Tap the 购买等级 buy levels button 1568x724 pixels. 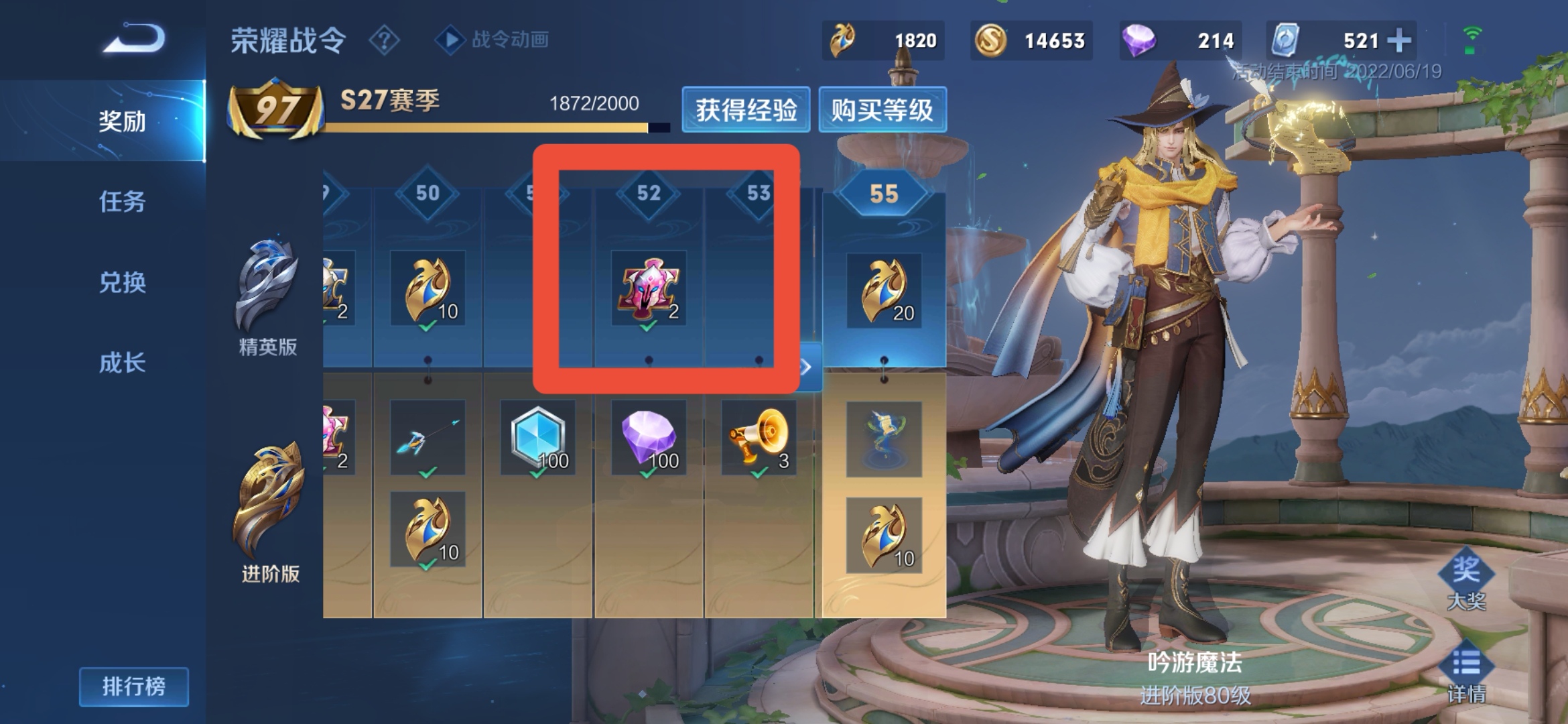882,110
